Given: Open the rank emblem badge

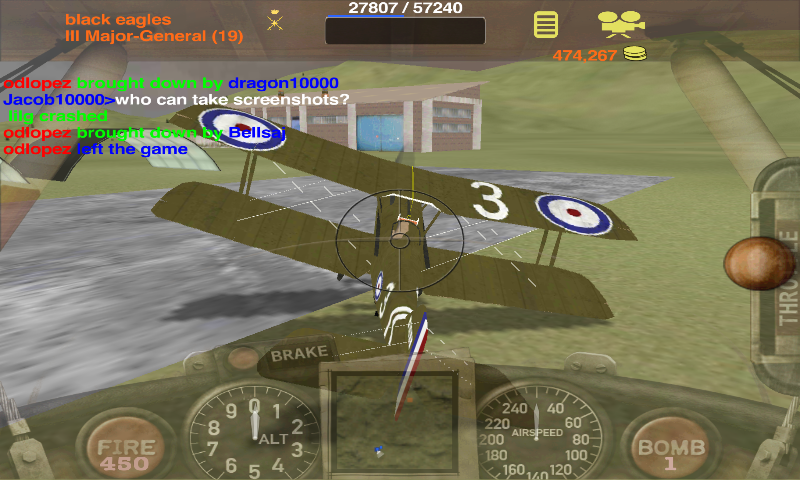Looking at the screenshot, I should (275, 20).
